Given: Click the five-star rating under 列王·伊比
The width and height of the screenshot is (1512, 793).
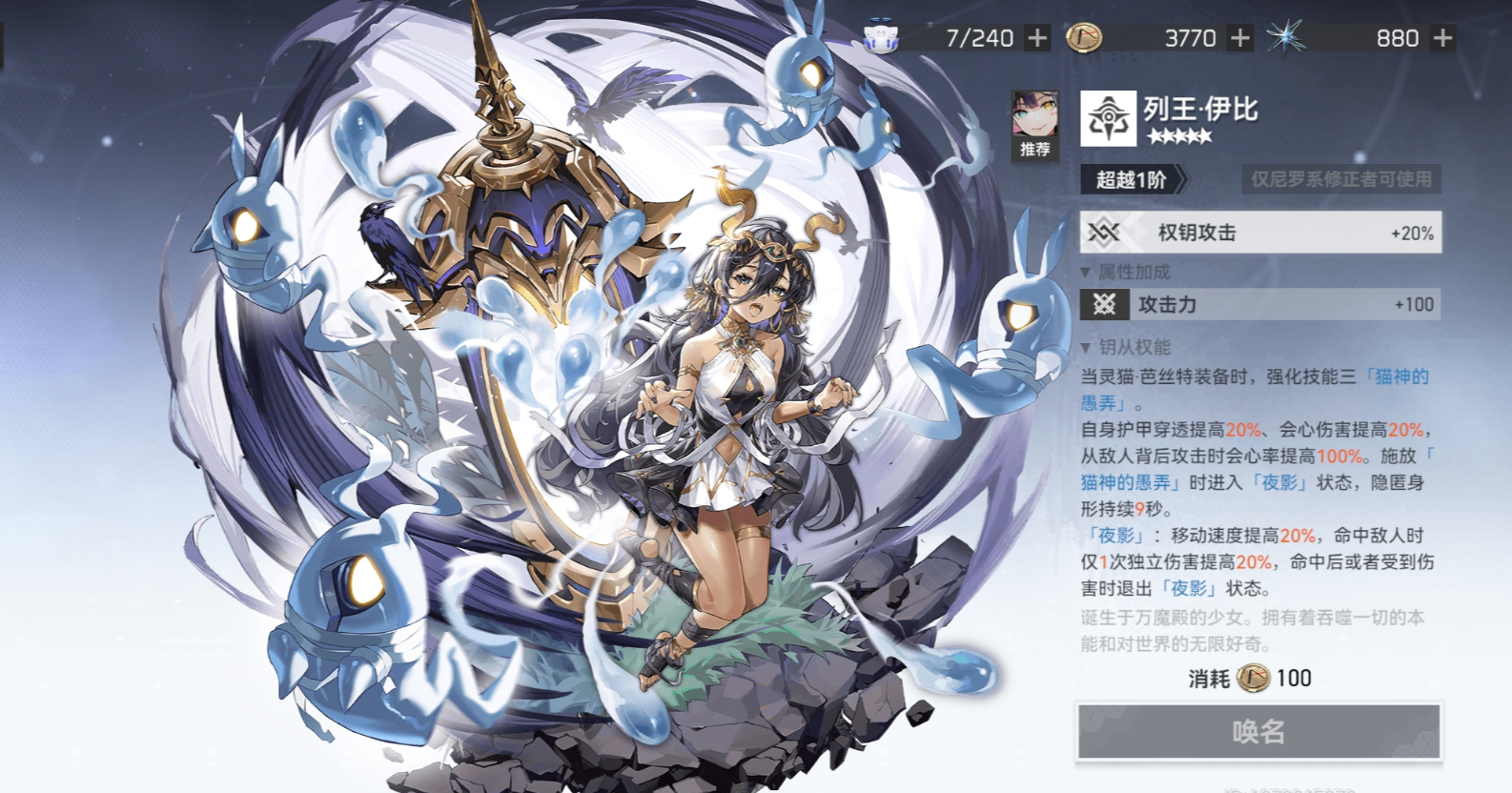Looking at the screenshot, I should 1182,136.
